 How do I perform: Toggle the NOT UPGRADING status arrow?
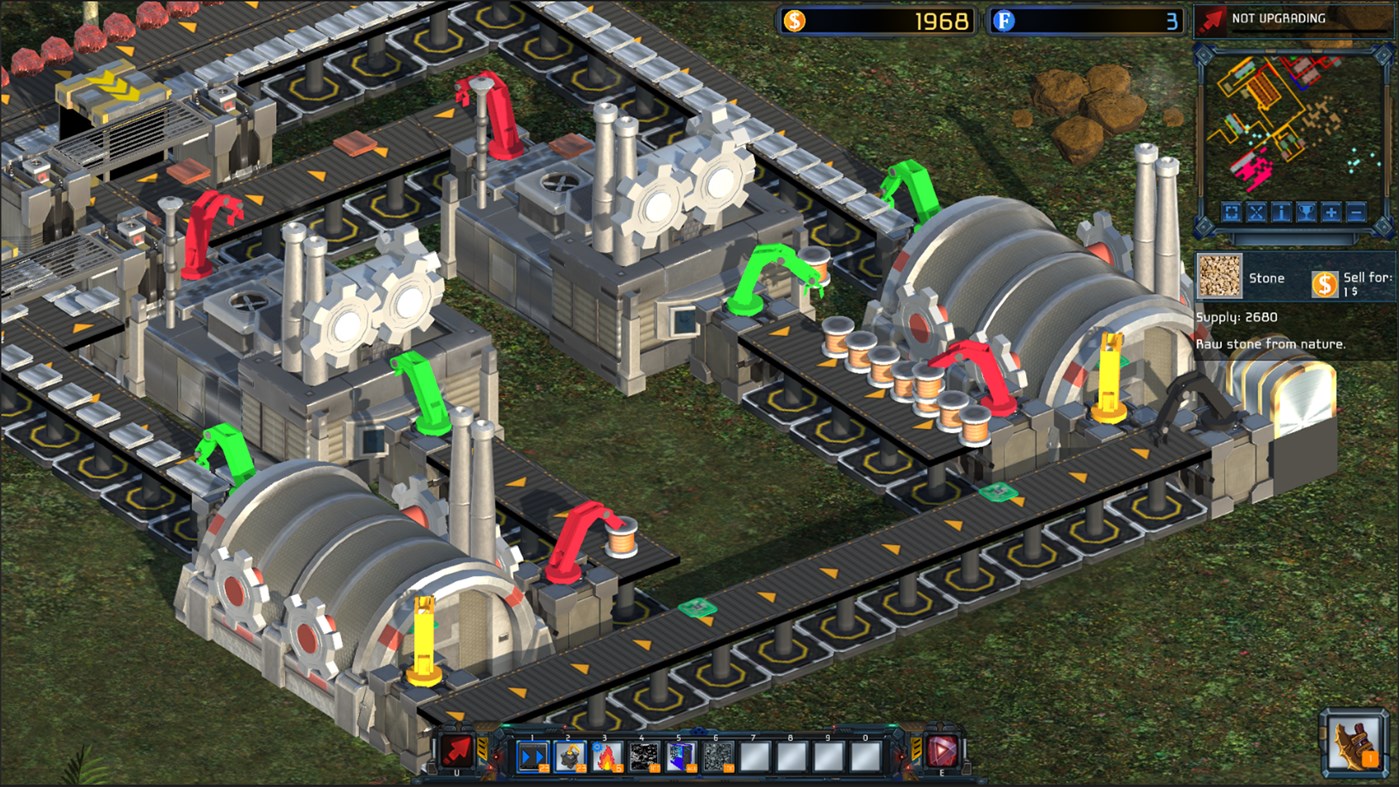pos(1212,17)
